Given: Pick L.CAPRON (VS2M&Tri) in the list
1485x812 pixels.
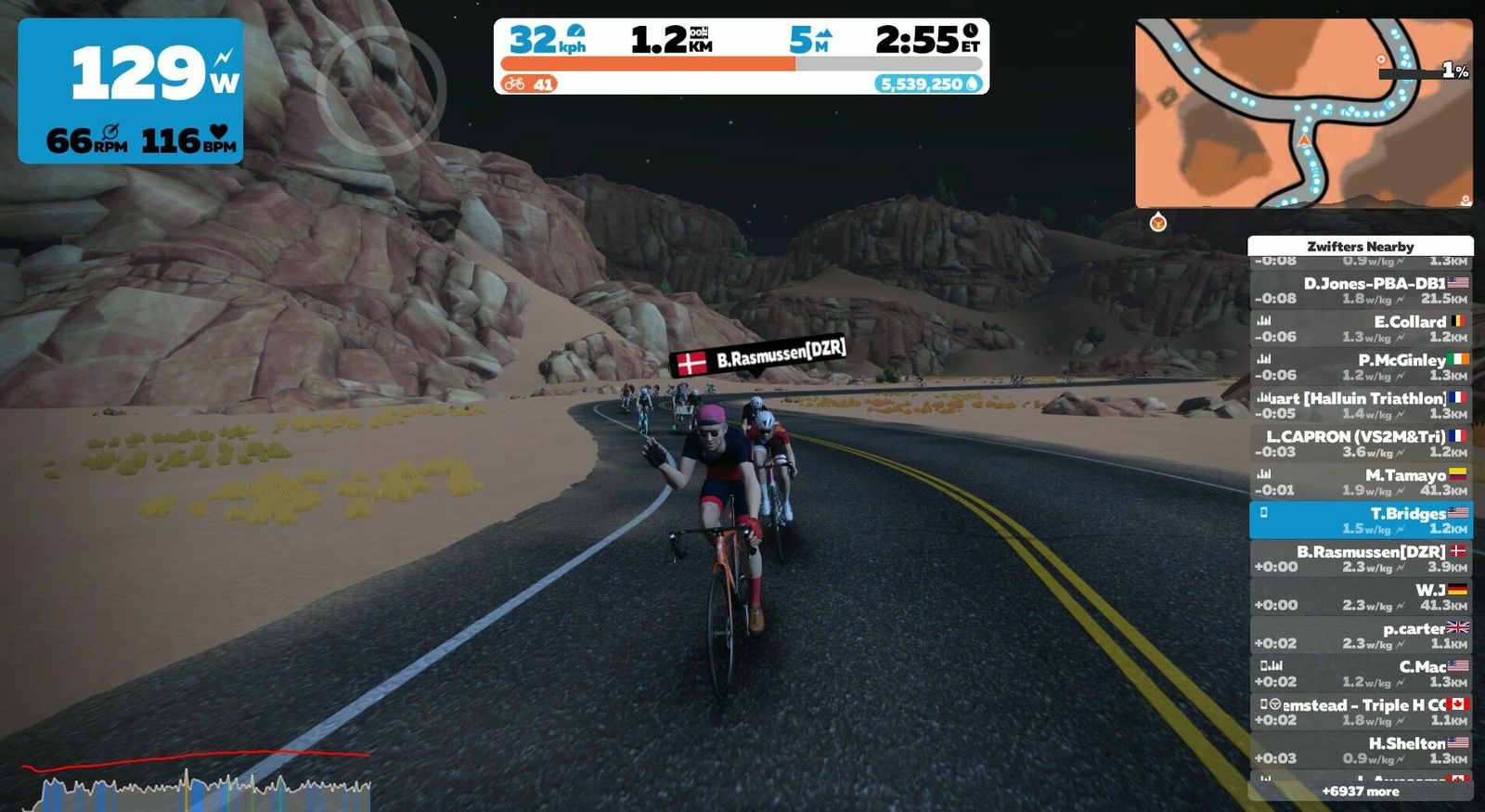Looking at the screenshot, I should coord(1361,444).
